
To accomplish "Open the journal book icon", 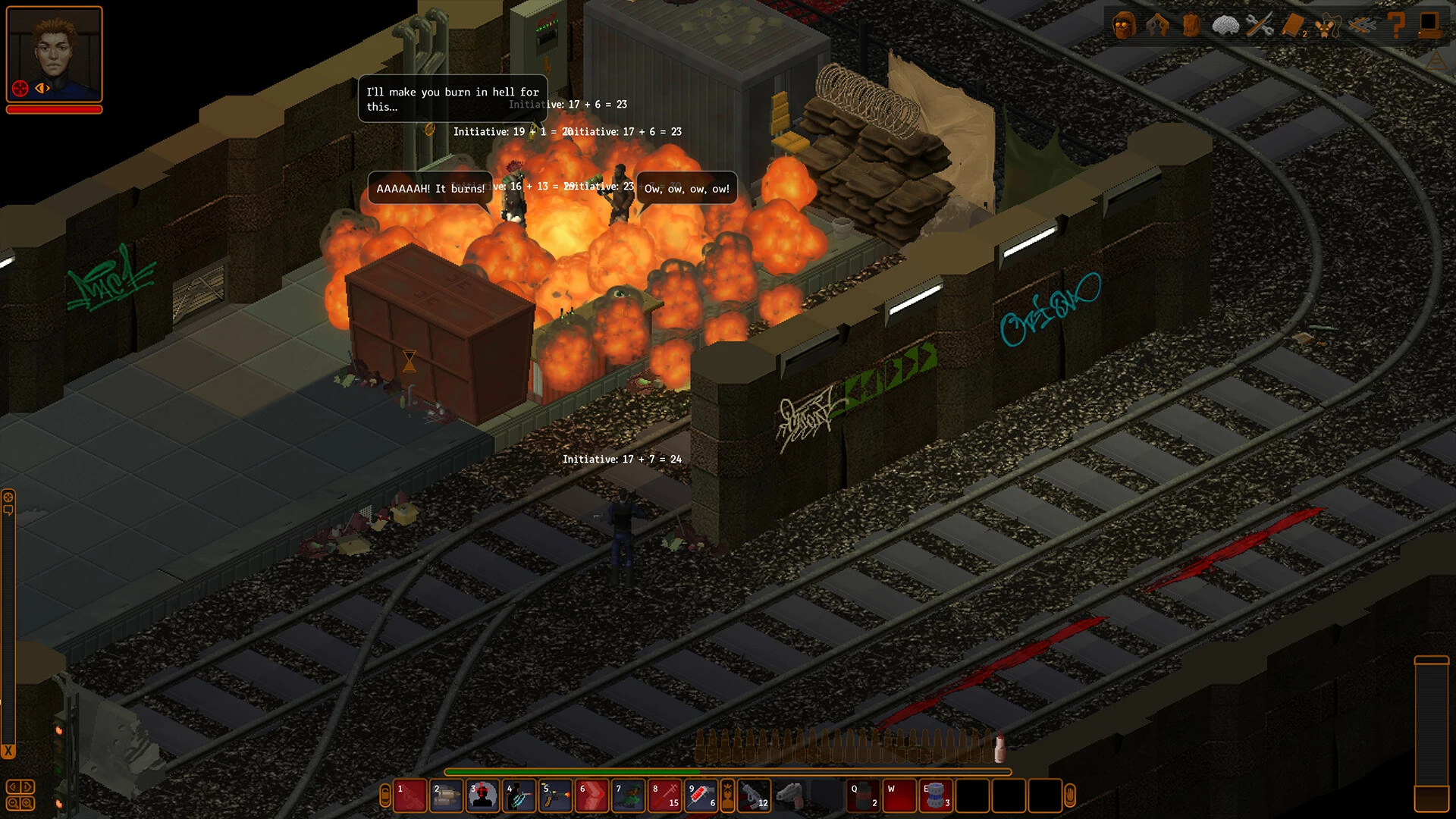I will click(1293, 26).
